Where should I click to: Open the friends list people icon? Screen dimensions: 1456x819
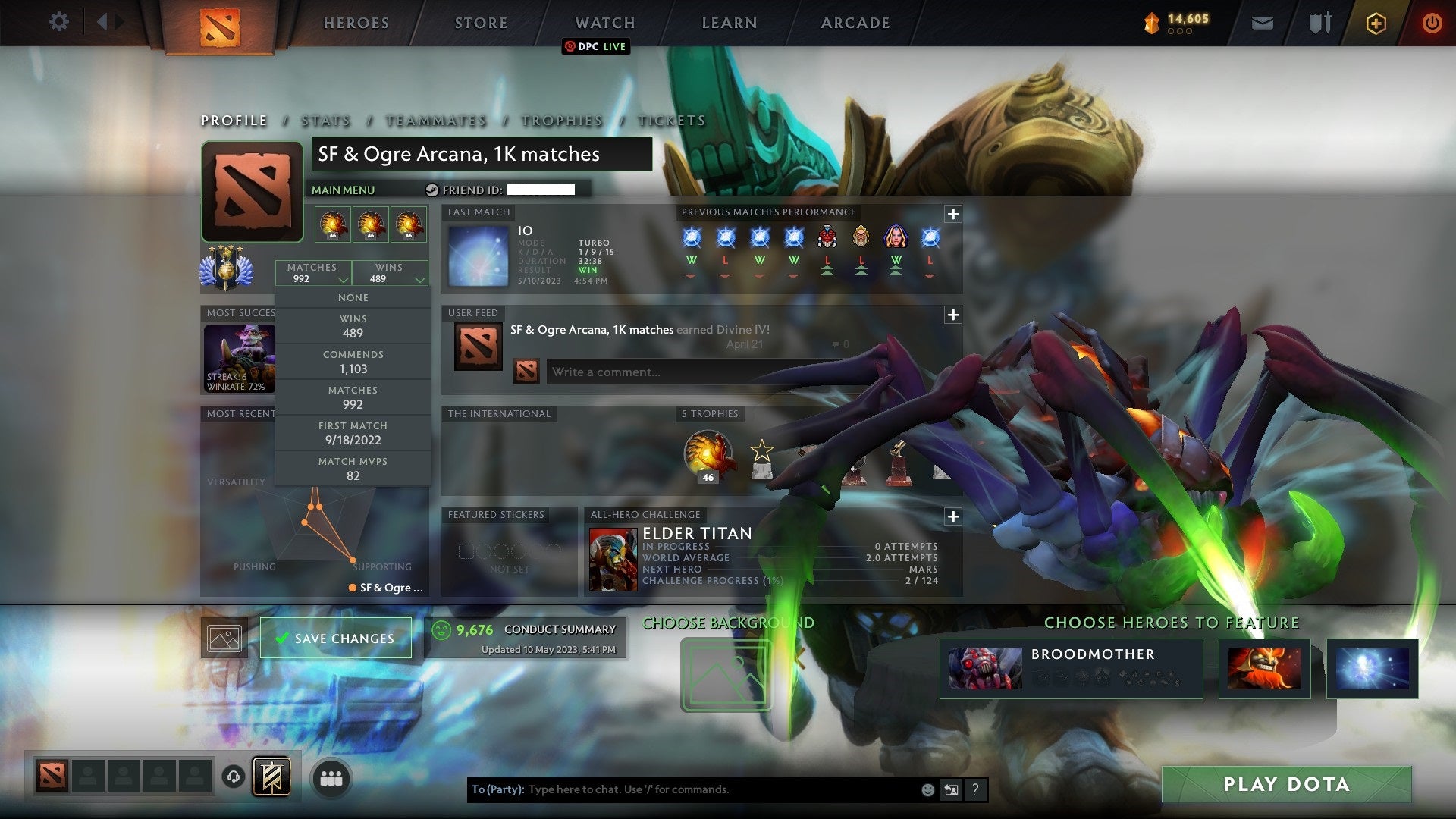point(331,777)
